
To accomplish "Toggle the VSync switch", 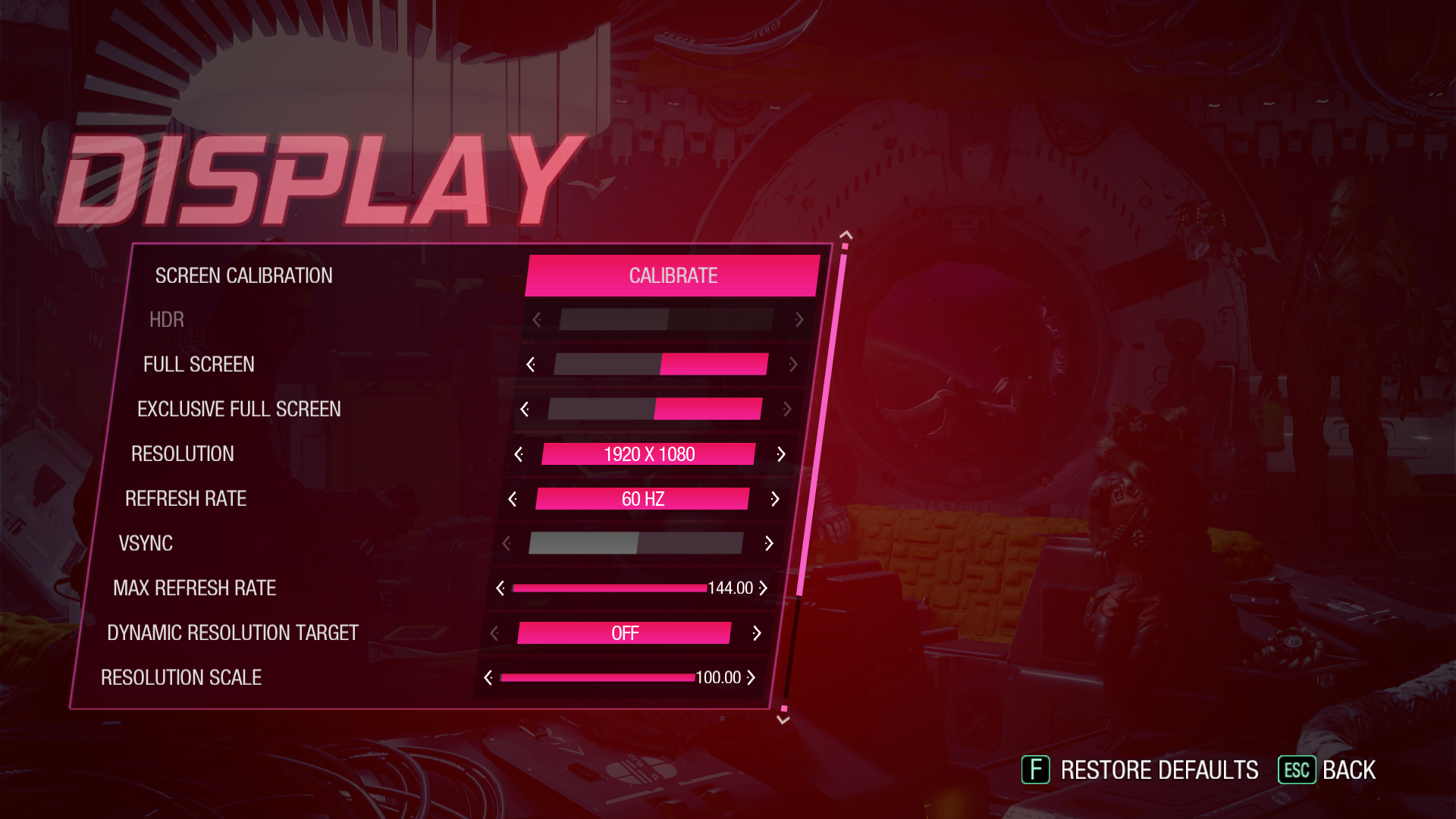I will [x=635, y=543].
